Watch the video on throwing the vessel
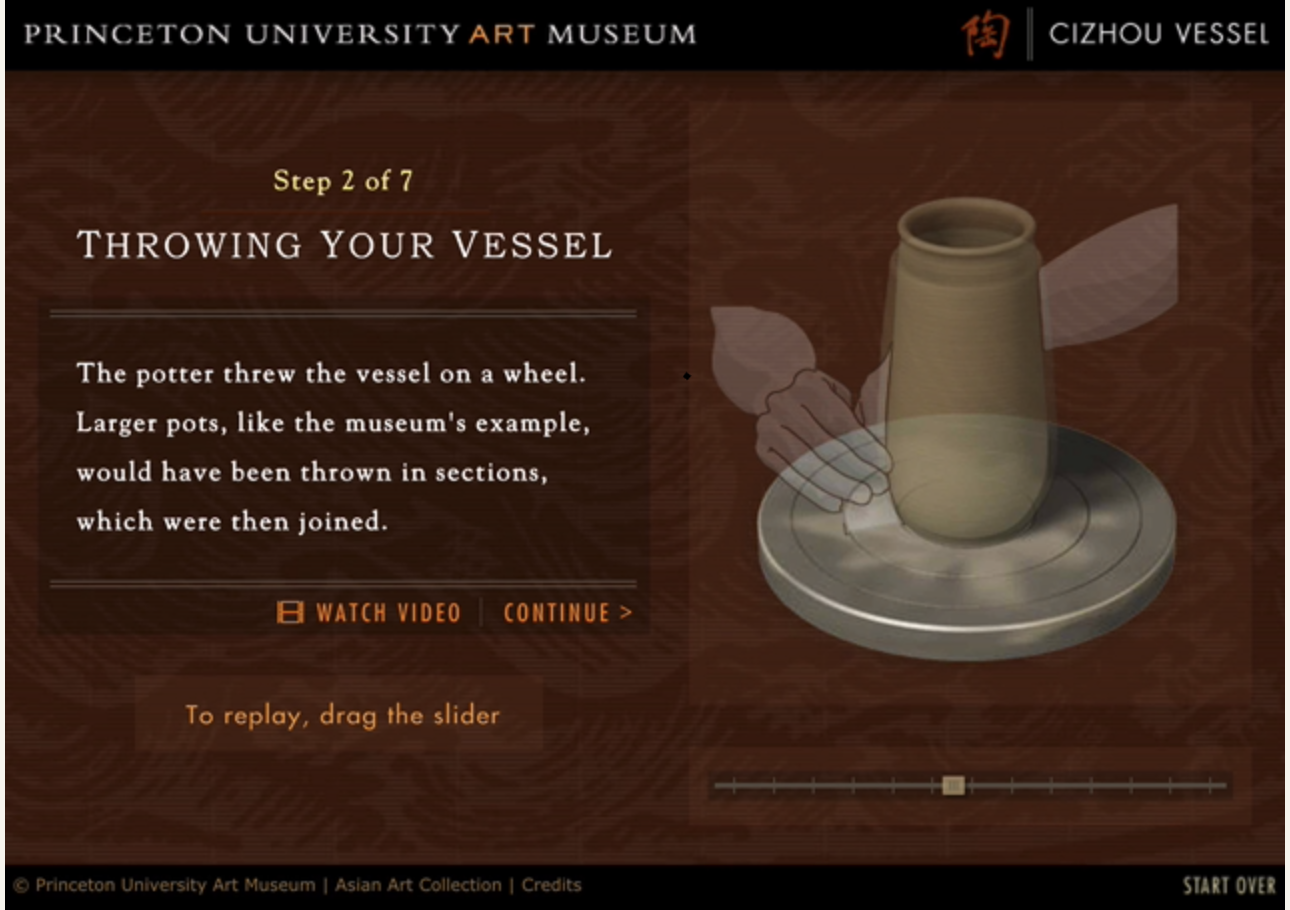This screenshot has width=1290, height=910. point(370,613)
